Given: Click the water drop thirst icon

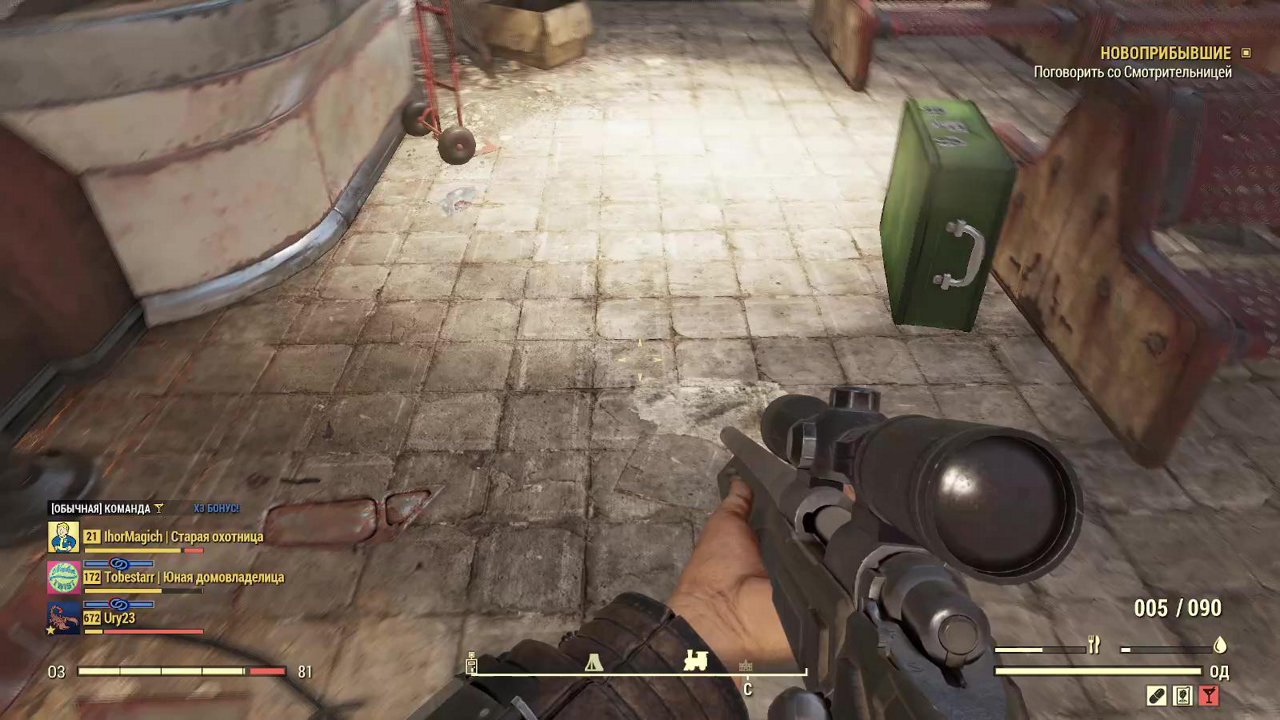Looking at the screenshot, I should pyautogui.click(x=1219, y=646).
